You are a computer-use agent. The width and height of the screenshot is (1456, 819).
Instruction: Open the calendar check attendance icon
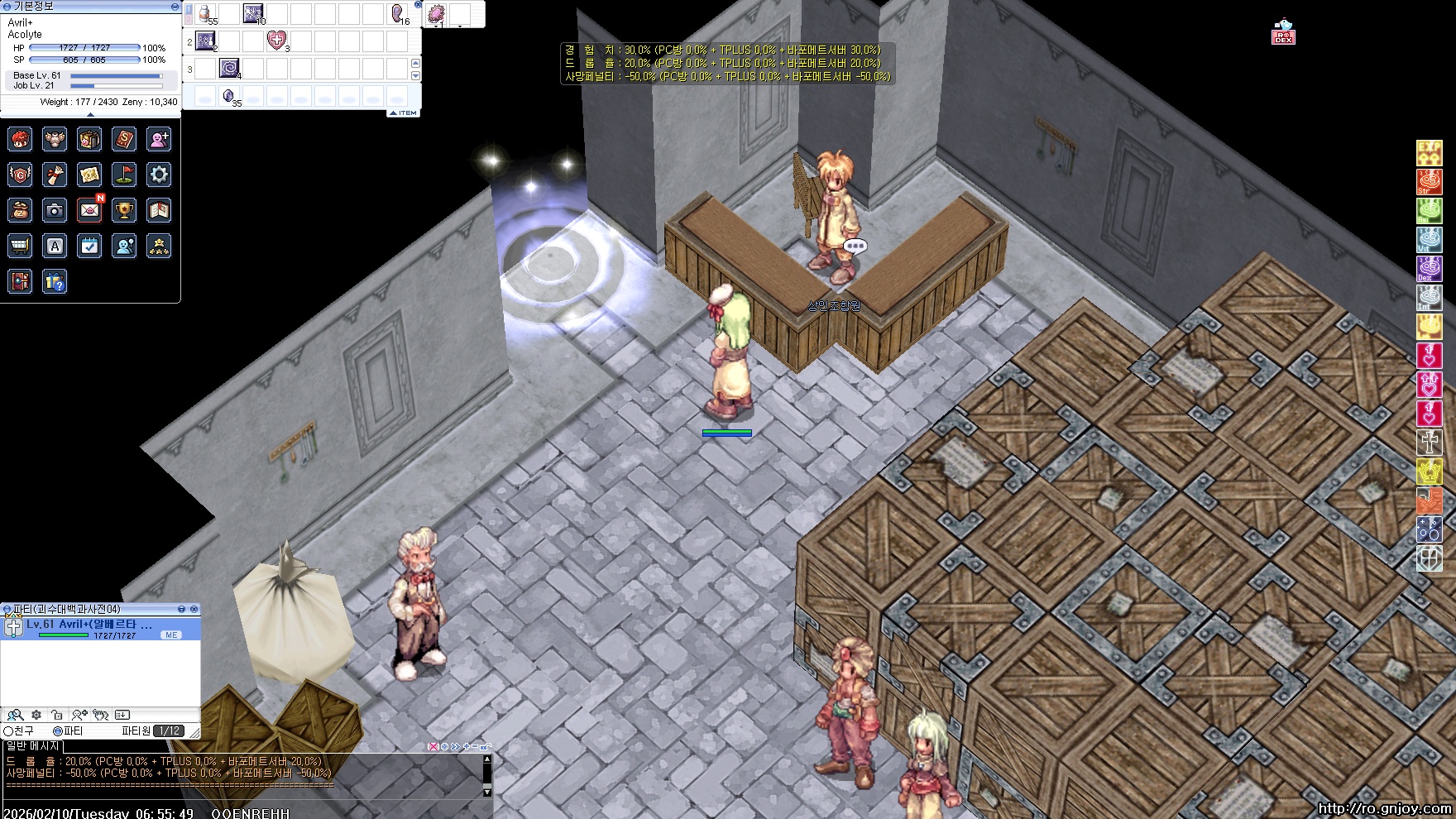(x=89, y=246)
